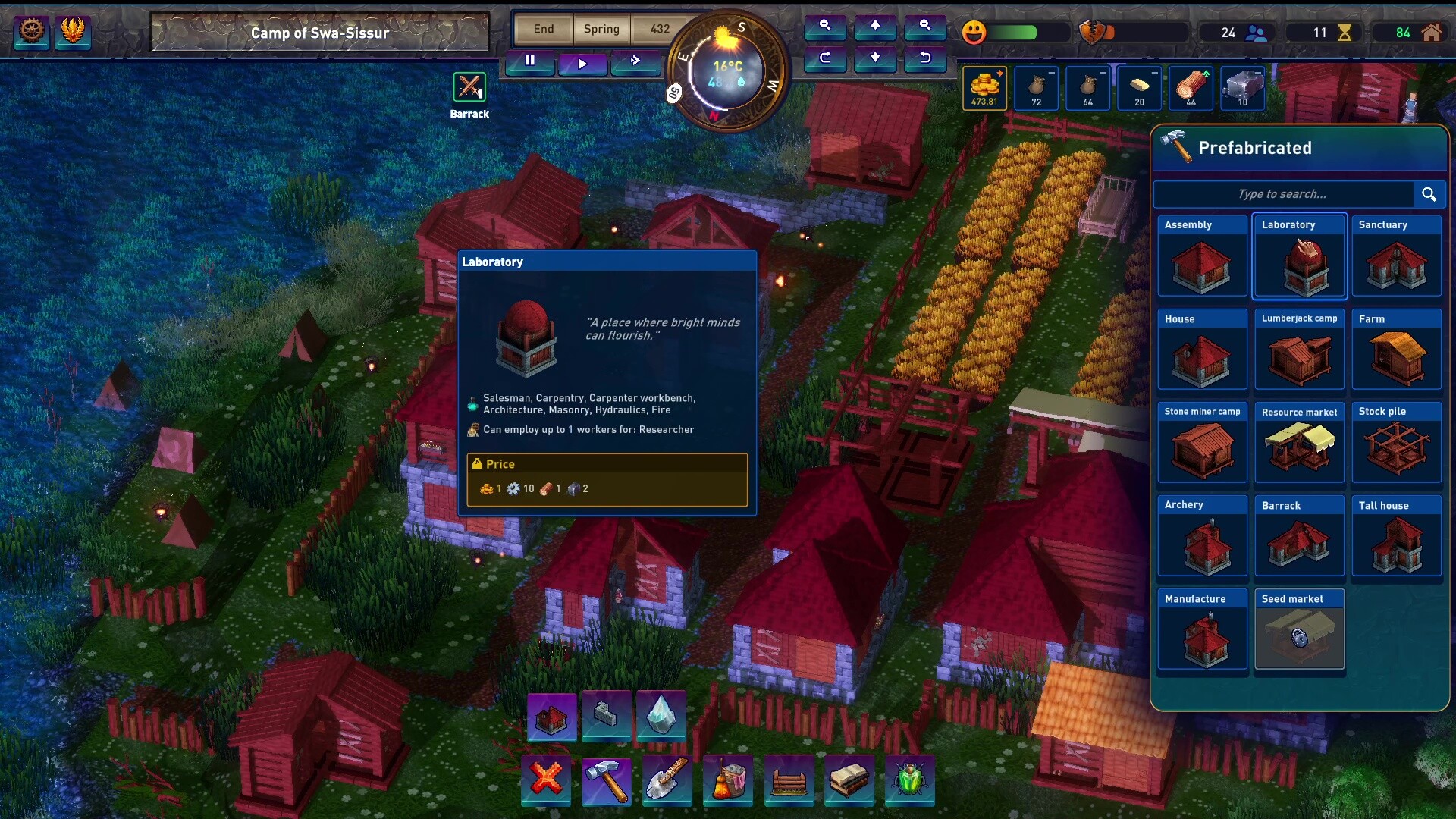This screenshot has width=1456, height=819.
Task: Select the shovel terrain tool
Action: pyautogui.click(x=667, y=781)
